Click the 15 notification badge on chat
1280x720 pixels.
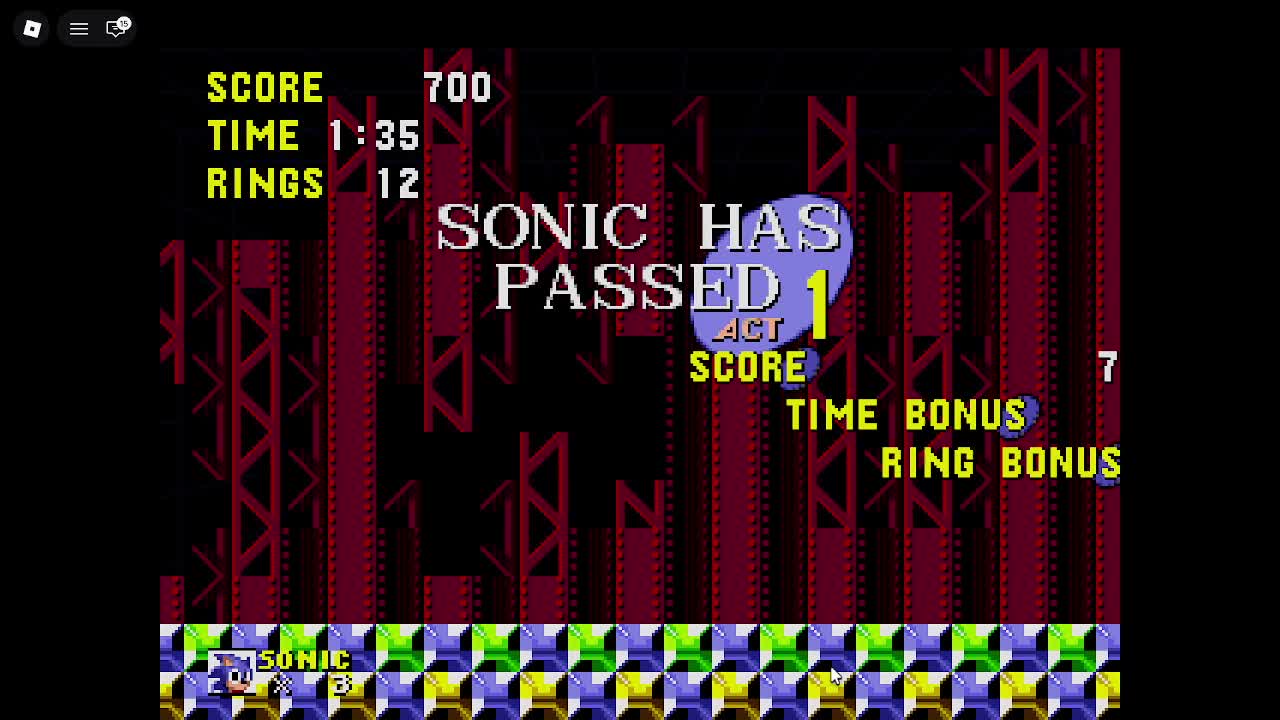click(x=122, y=20)
